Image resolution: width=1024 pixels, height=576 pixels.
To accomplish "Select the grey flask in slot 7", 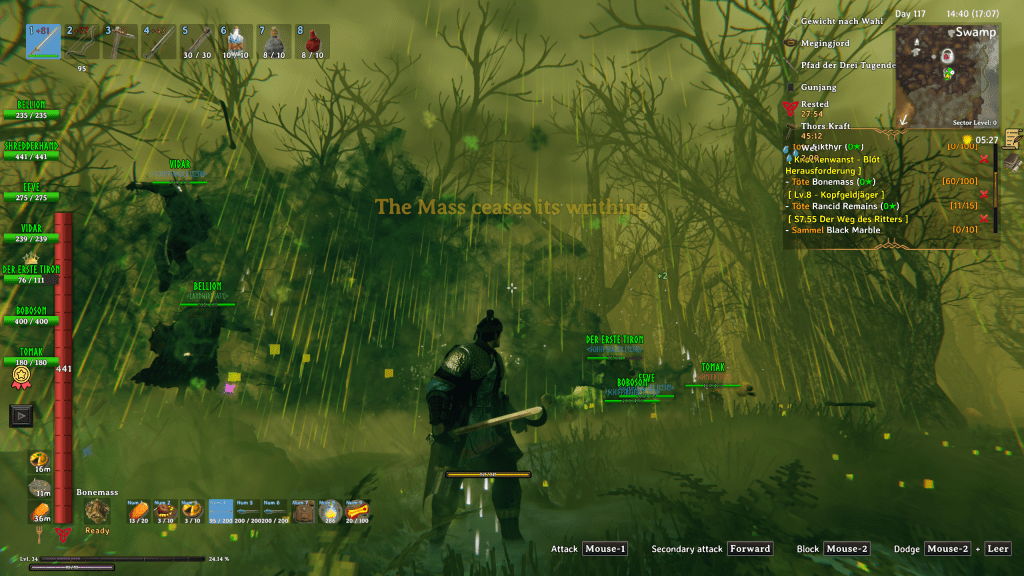I will point(274,42).
